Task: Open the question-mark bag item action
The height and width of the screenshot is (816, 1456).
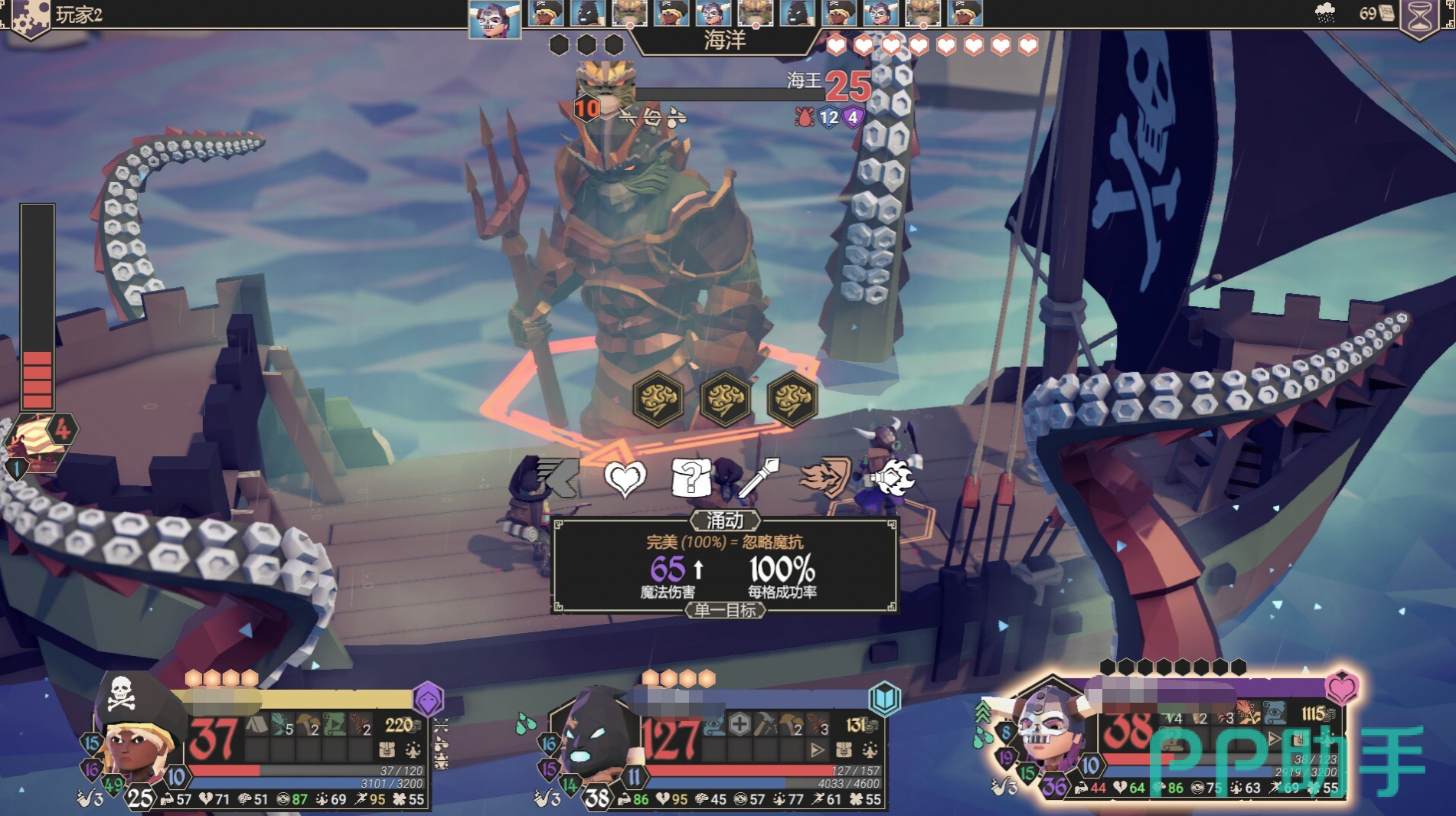Action: click(x=690, y=478)
